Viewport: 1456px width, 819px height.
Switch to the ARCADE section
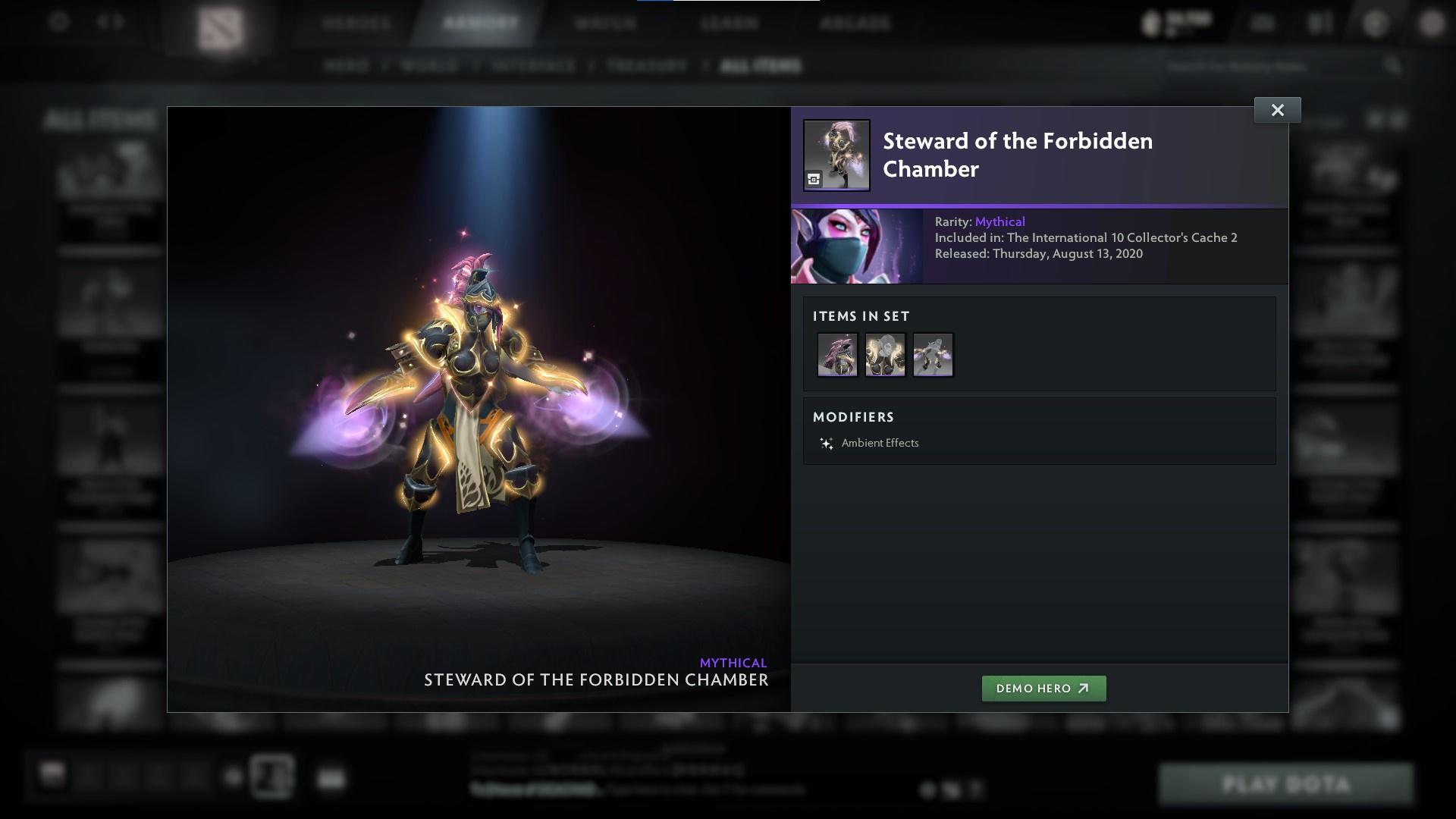point(855,23)
